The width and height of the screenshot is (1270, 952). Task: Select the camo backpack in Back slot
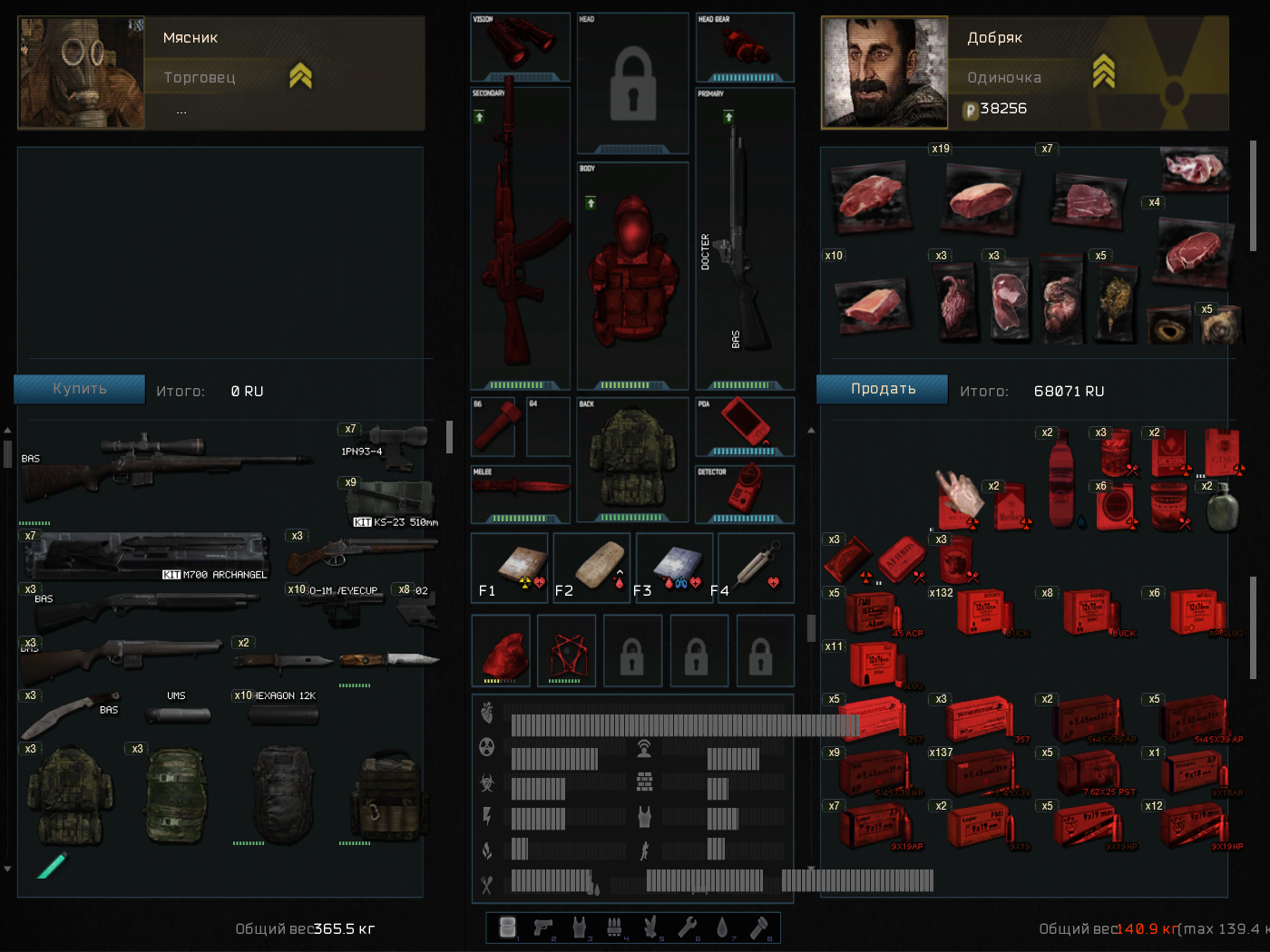coord(632,456)
